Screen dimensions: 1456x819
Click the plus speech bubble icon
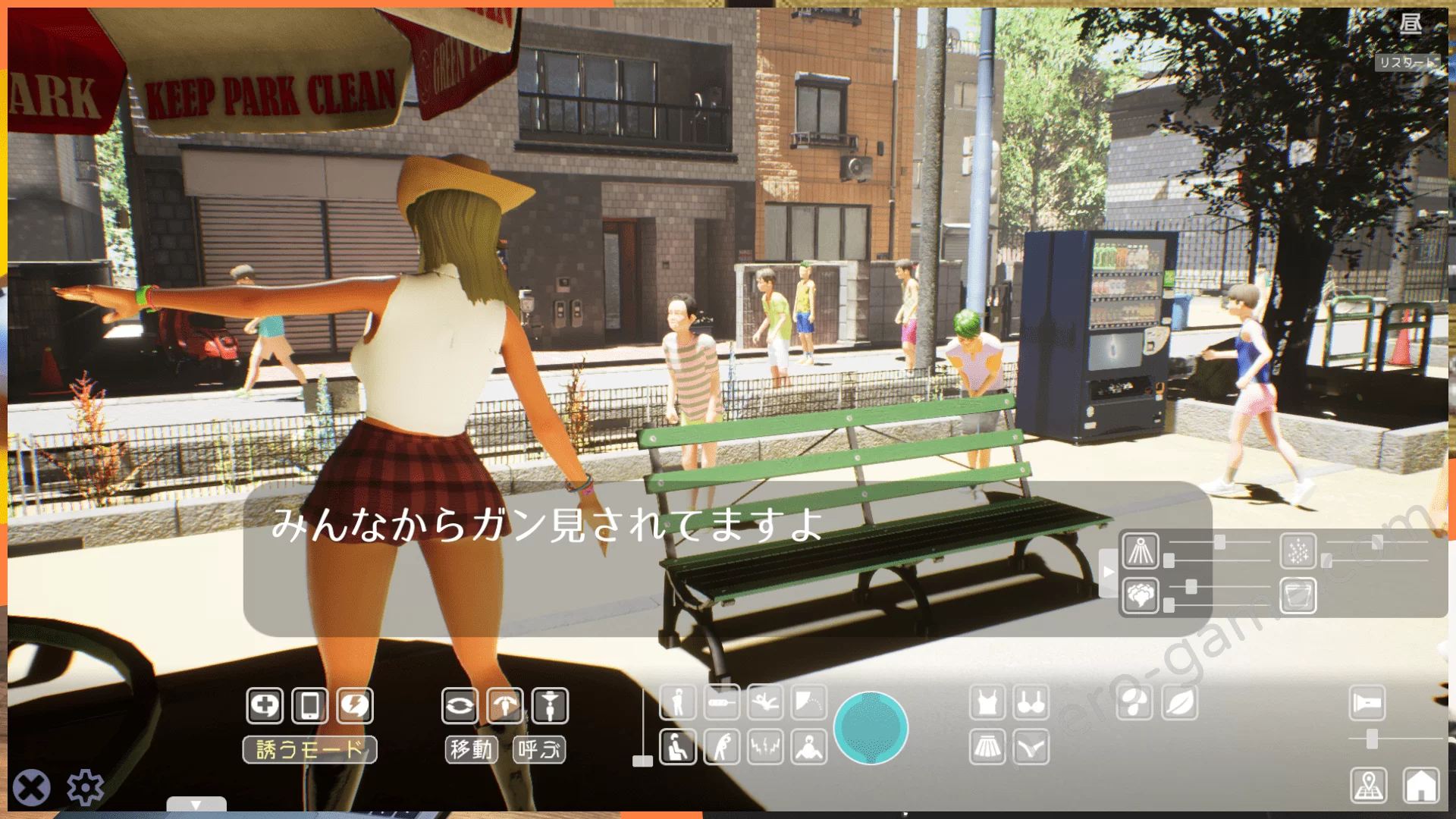click(265, 705)
